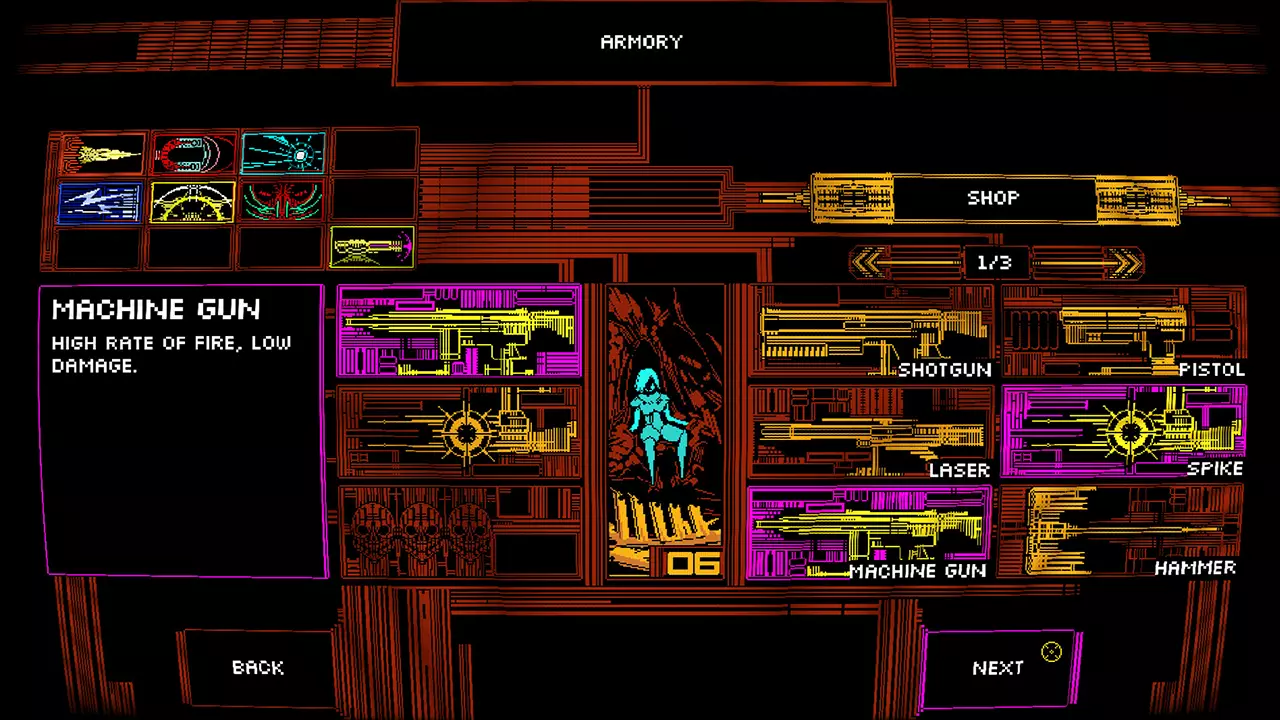
Task: Open the SHOP panel
Action: point(993,198)
